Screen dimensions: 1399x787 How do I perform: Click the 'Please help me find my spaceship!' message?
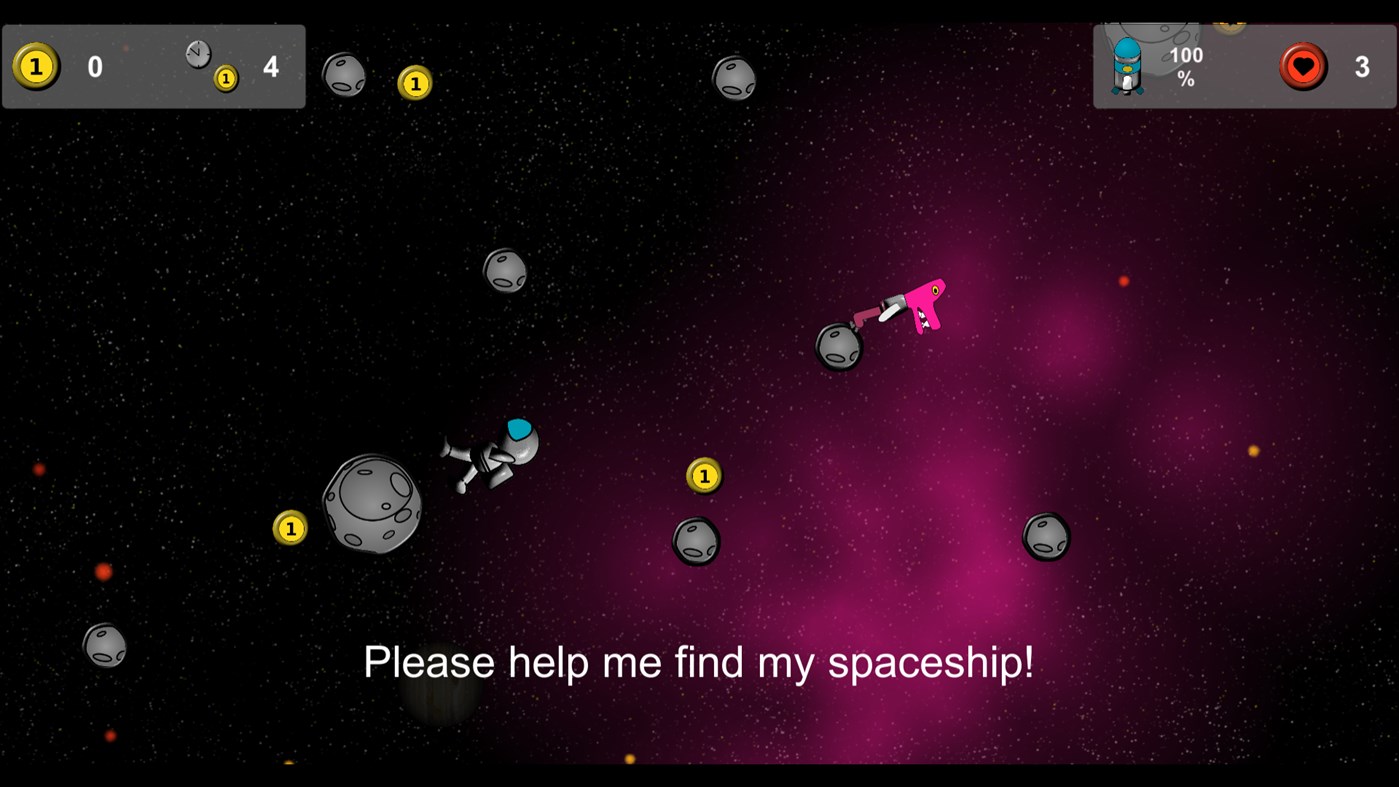click(701, 661)
